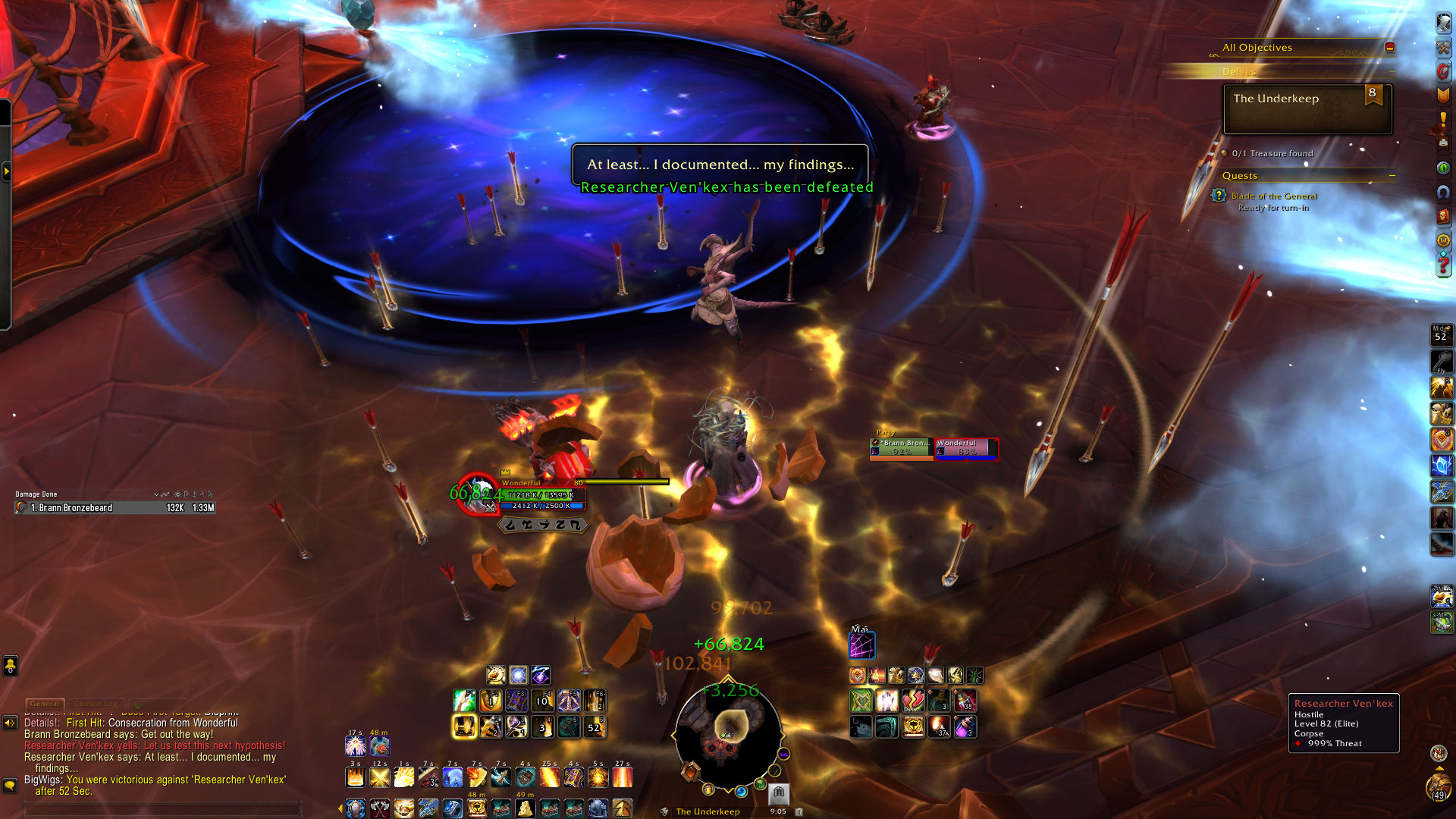Image resolution: width=1456 pixels, height=819 pixels.
Task: Activate the broken red heart ability
Action: pos(913,701)
